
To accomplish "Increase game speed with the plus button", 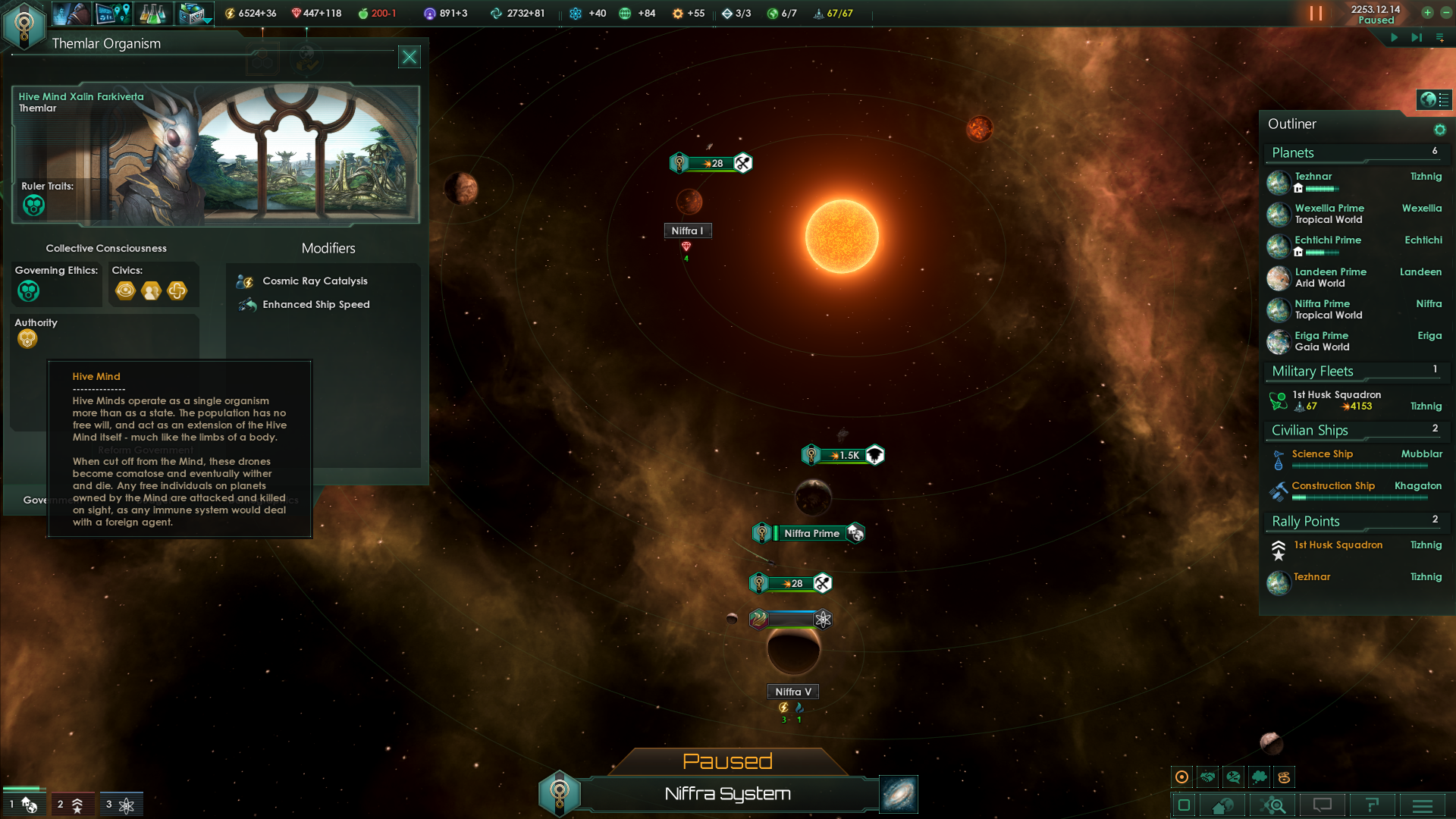I will [1427, 12].
